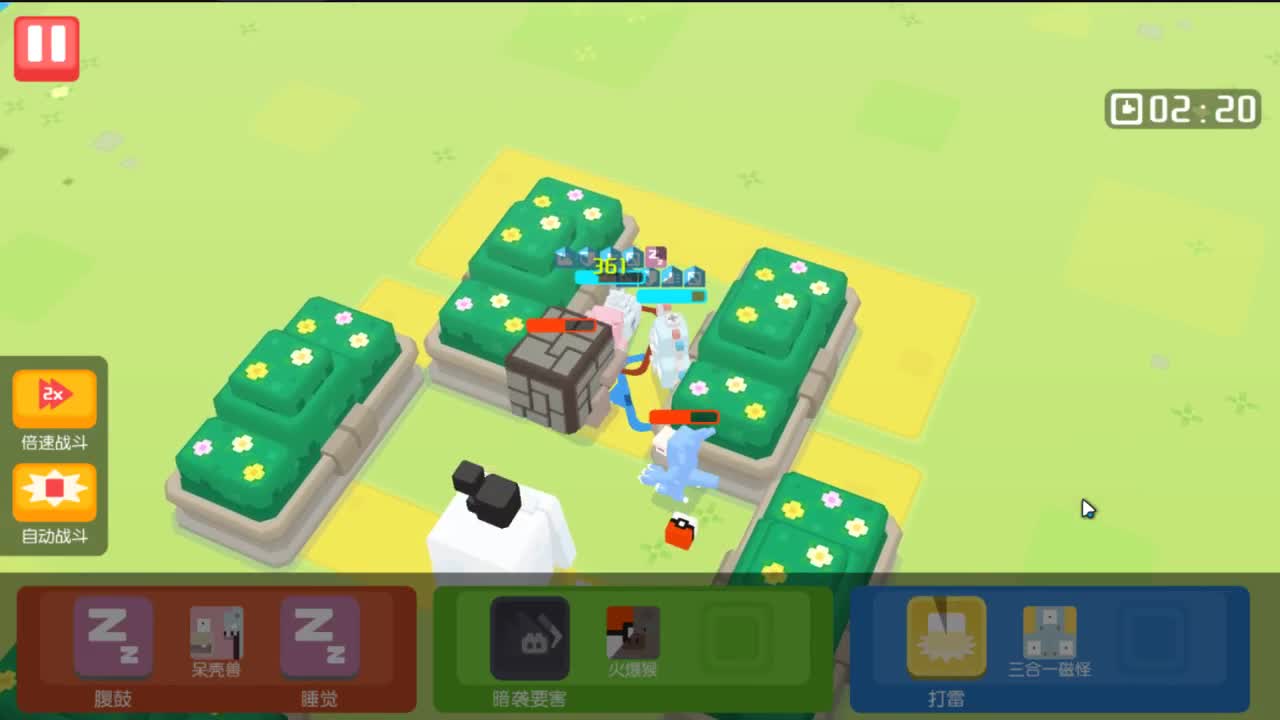Pause the battle
The height and width of the screenshot is (720, 1280).
pos(46,46)
